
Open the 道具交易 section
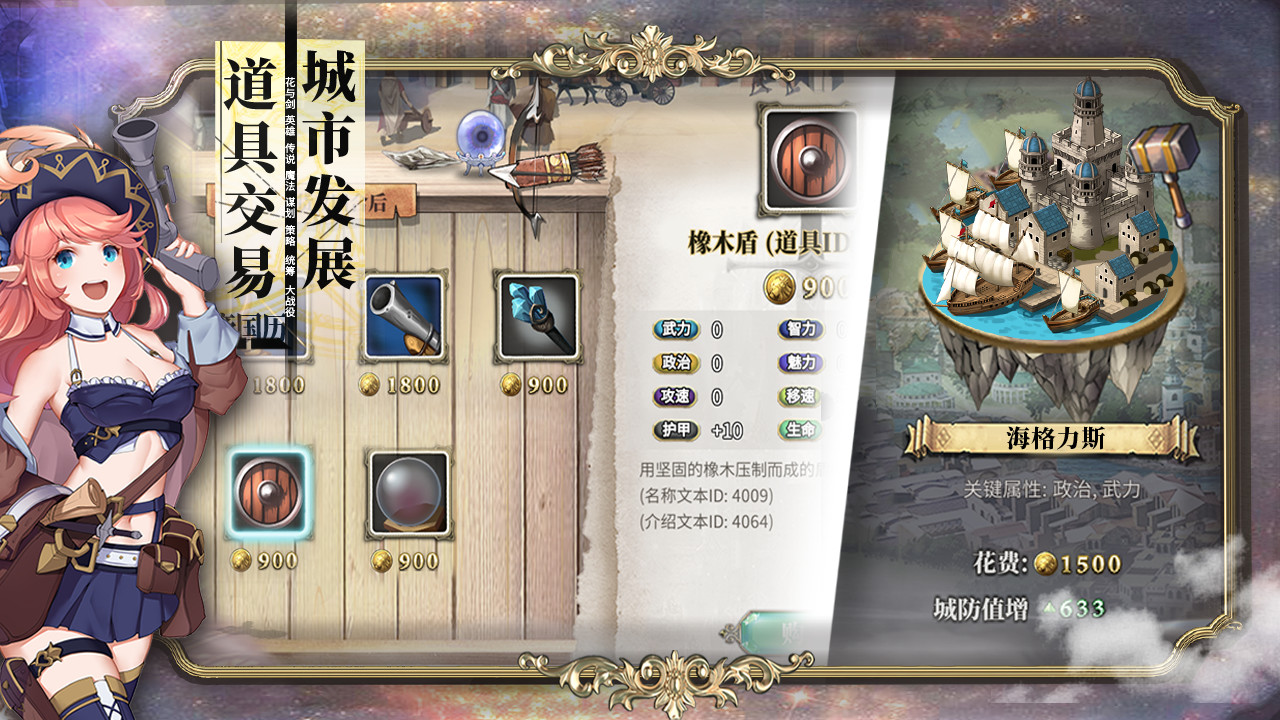click(x=243, y=170)
